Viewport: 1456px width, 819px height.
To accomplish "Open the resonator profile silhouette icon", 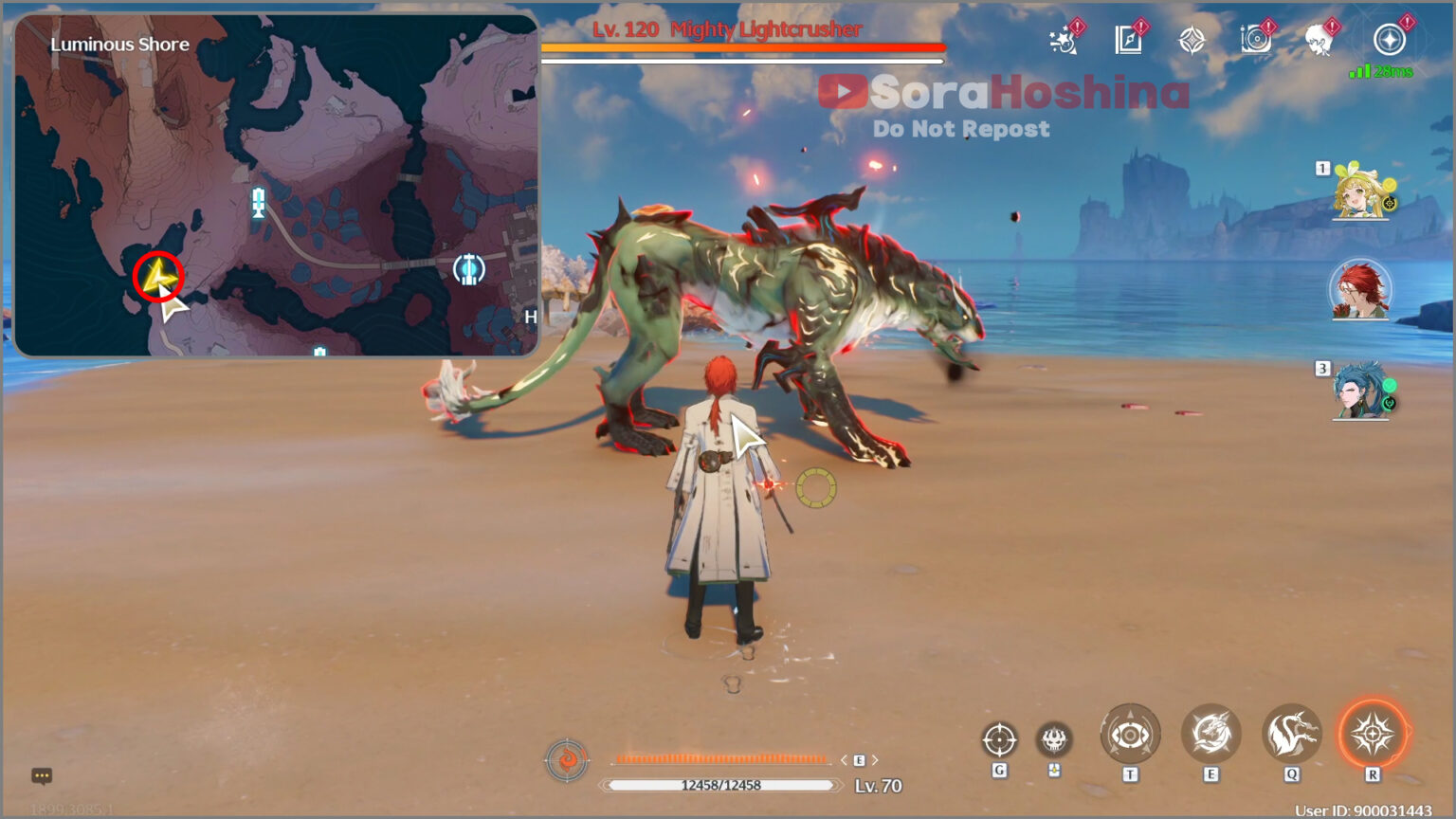I will (x=1318, y=39).
